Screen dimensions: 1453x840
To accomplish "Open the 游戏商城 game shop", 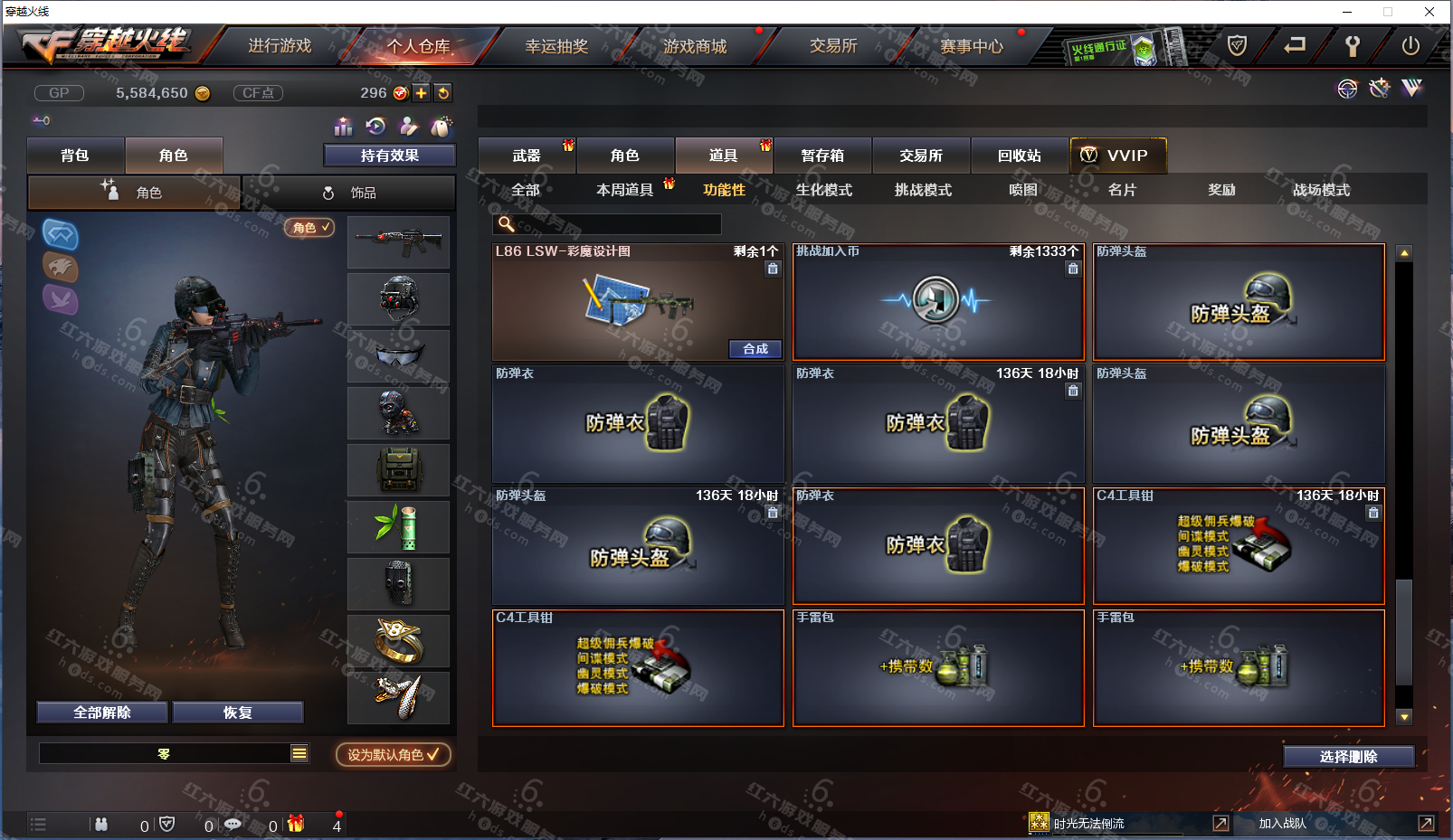I will coord(695,46).
